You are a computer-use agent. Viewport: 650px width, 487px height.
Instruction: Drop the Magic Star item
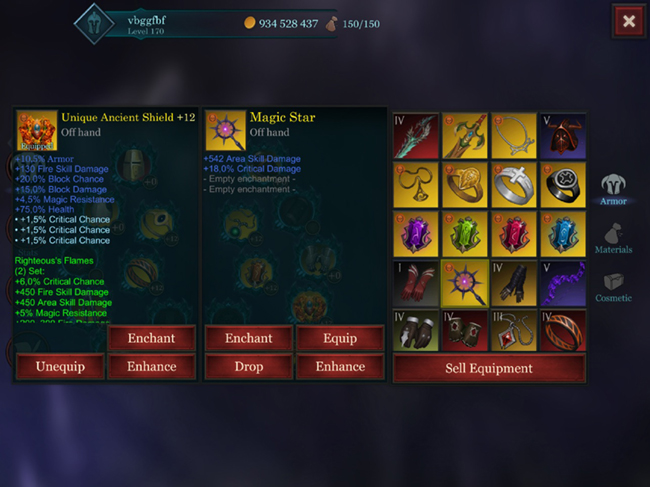point(248,366)
